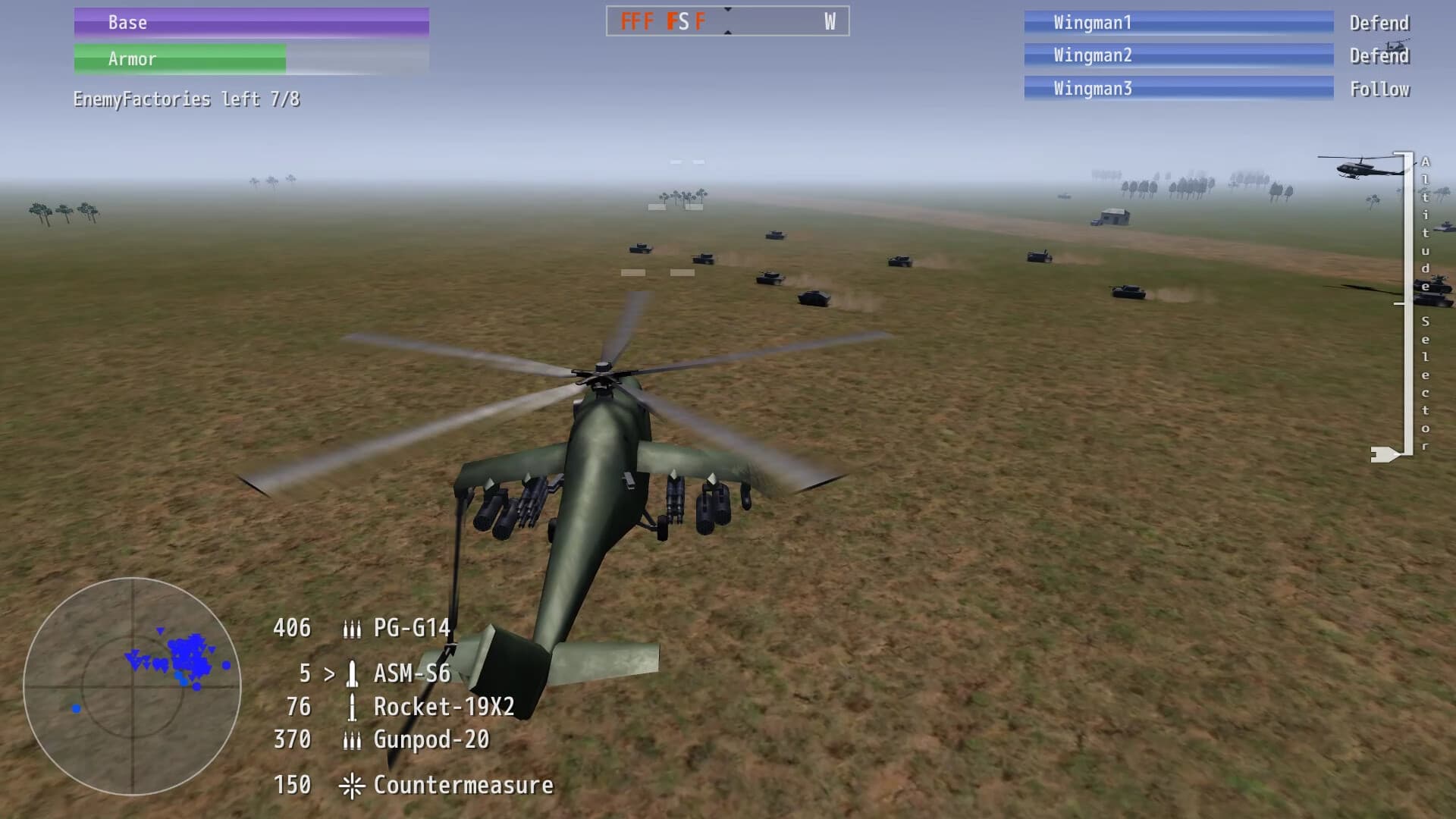
Task: Toggle Wingman1 from Defend mode
Action: tap(1379, 23)
